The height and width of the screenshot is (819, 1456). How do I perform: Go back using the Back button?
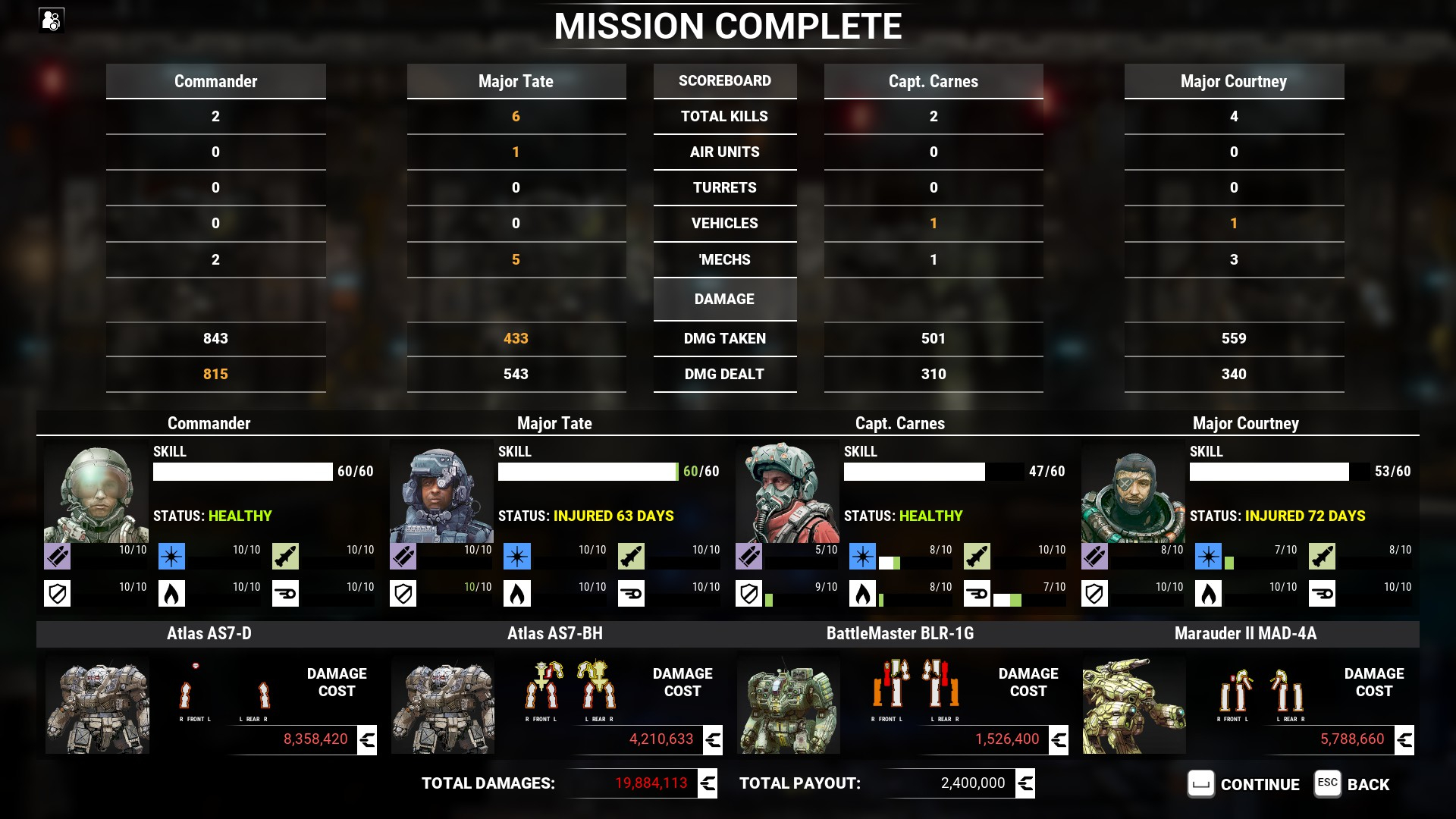tap(1352, 784)
